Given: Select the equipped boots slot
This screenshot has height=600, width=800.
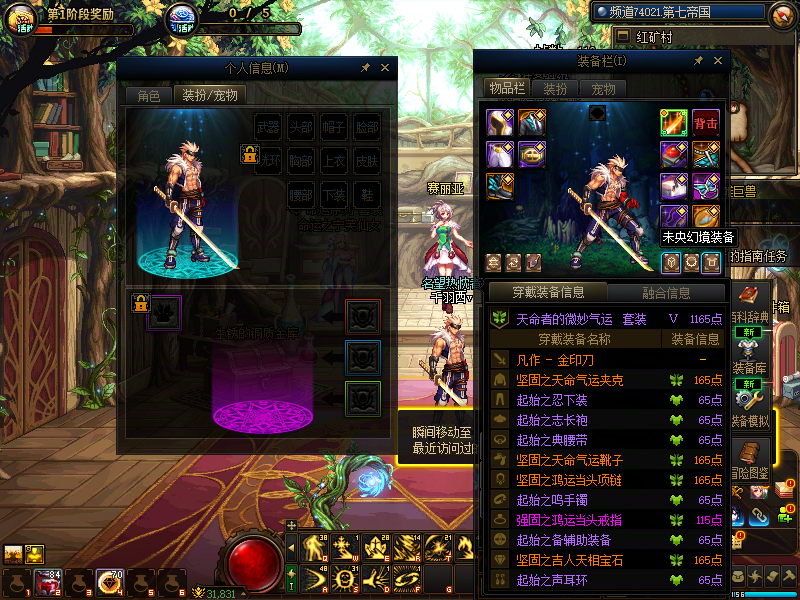Looking at the screenshot, I should (x=501, y=186).
